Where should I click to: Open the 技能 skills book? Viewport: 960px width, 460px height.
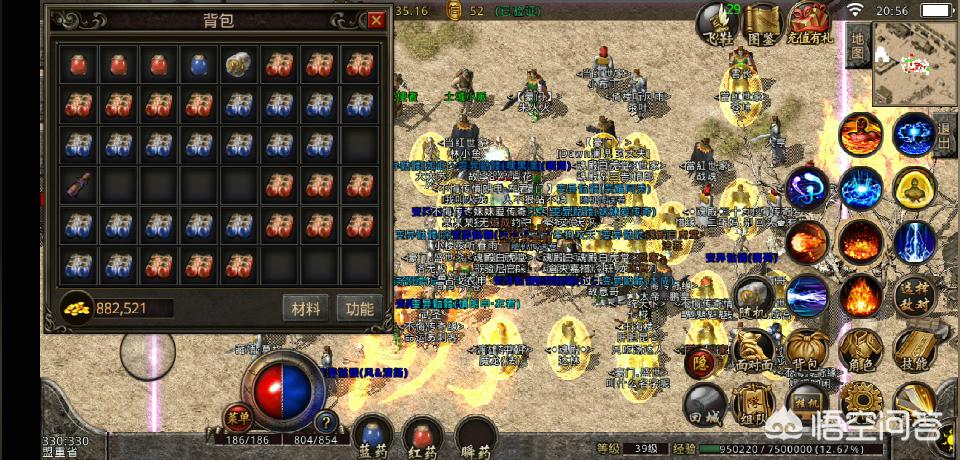coord(913,348)
